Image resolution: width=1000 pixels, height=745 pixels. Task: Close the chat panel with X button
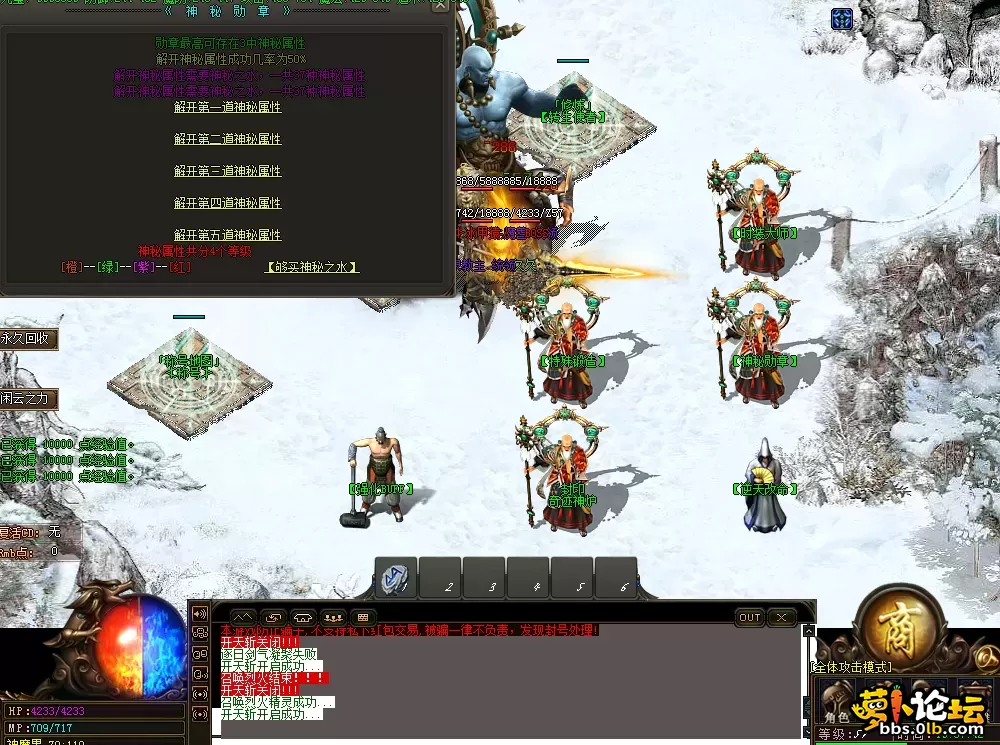tap(782, 618)
